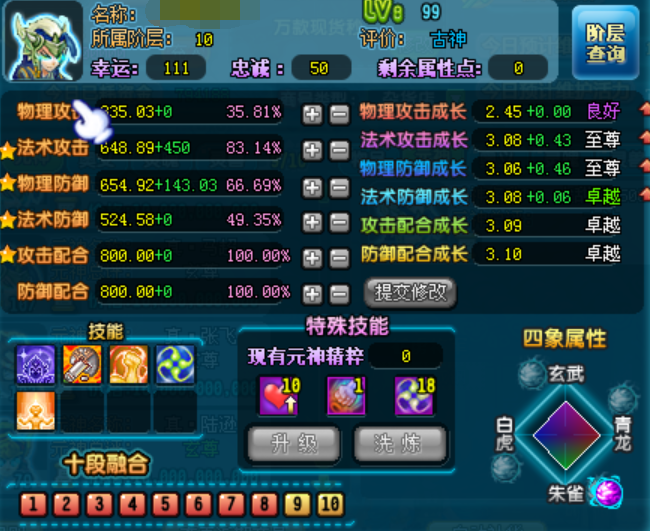This screenshot has width=650, height=531.
Task: Decrease 法术攻击 with its minus button
Action: point(339,151)
